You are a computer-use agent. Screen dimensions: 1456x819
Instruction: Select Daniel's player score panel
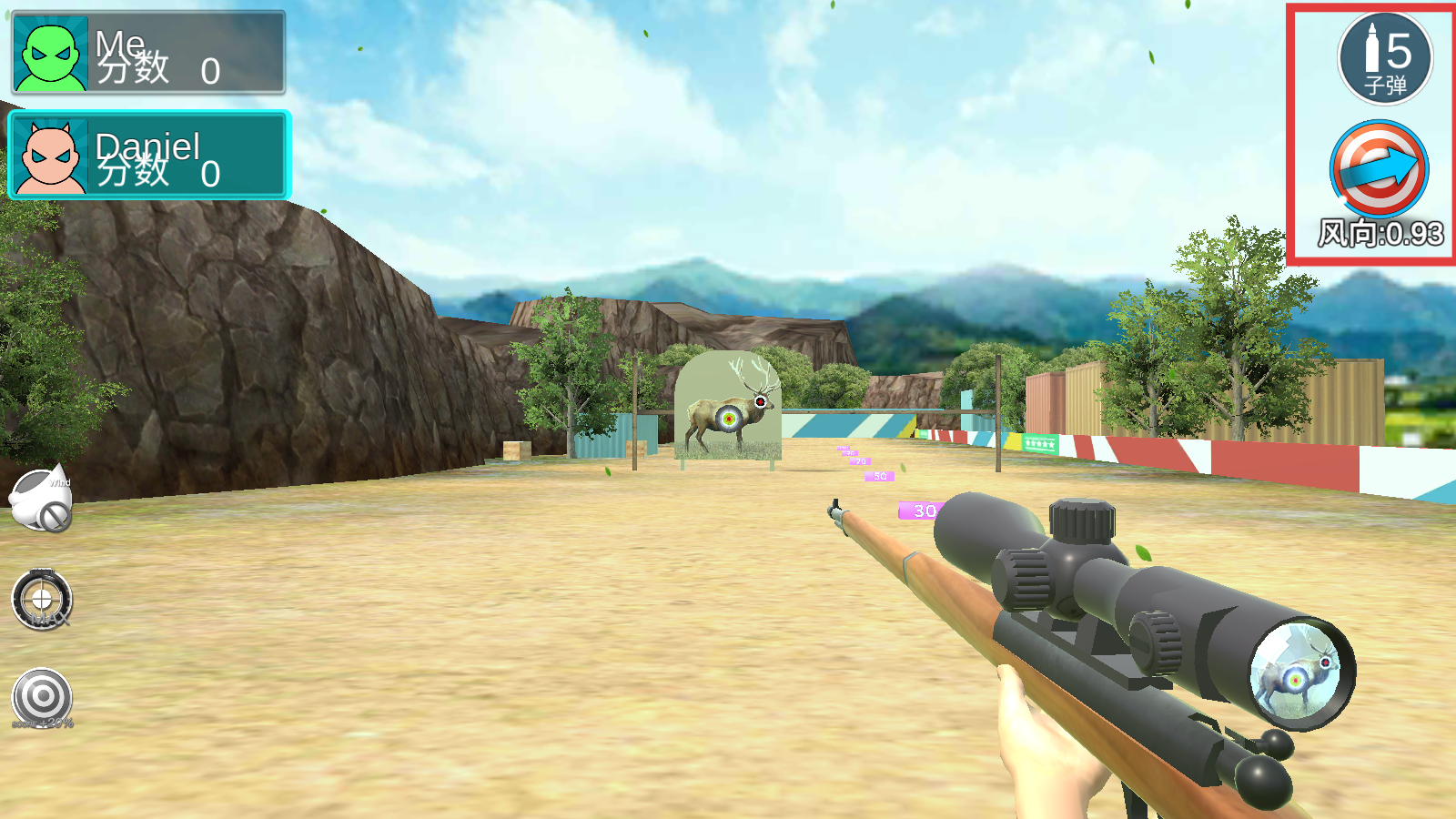(x=149, y=155)
